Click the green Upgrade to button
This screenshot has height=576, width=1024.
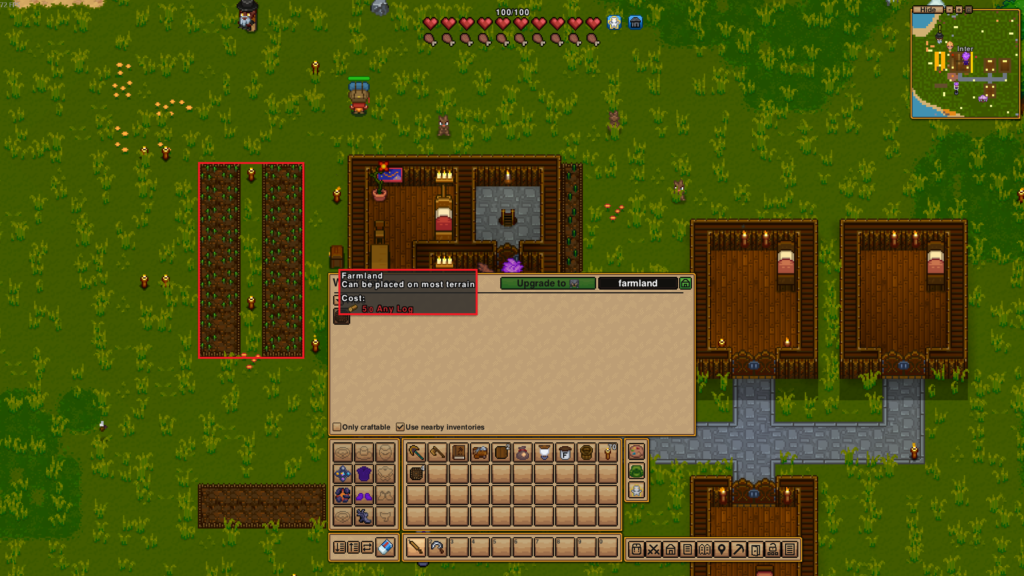[547, 284]
